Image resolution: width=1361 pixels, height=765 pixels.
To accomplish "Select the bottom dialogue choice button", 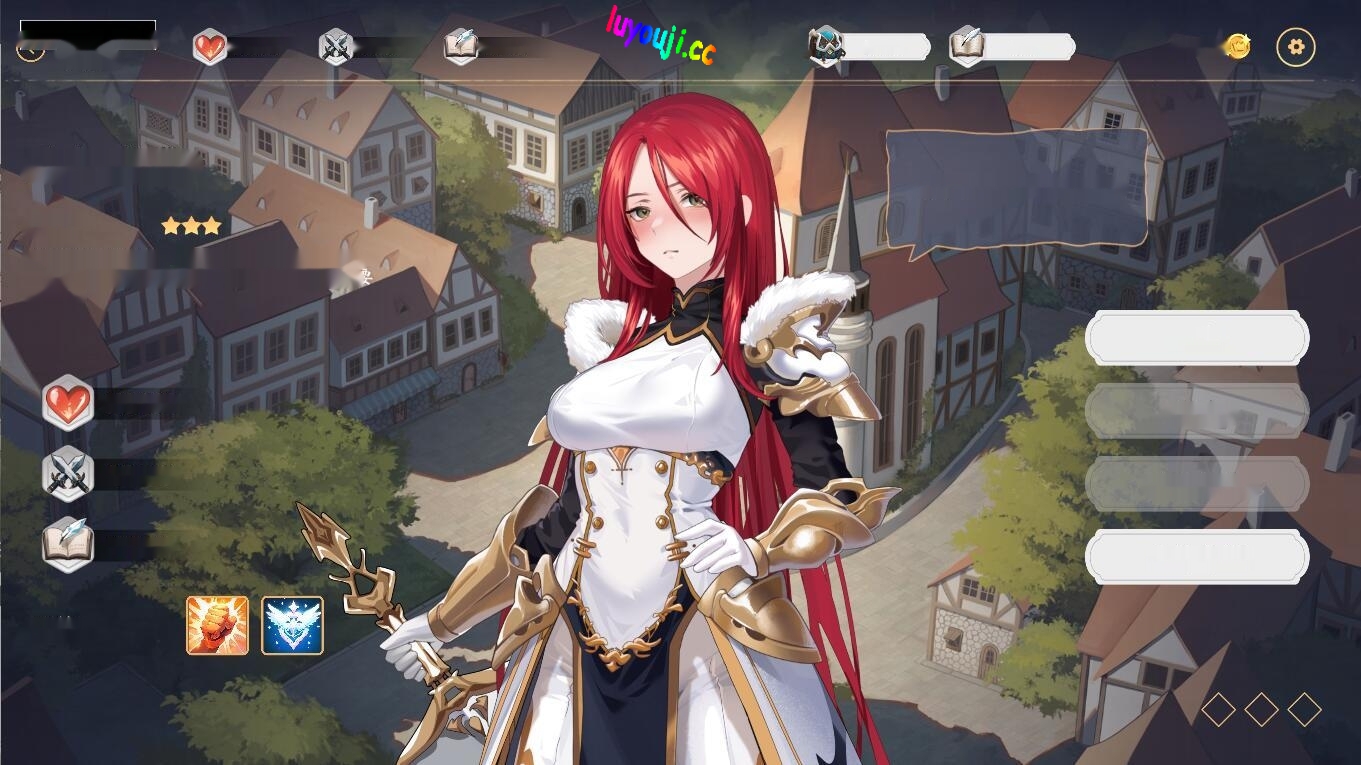I will [1197, 557].
